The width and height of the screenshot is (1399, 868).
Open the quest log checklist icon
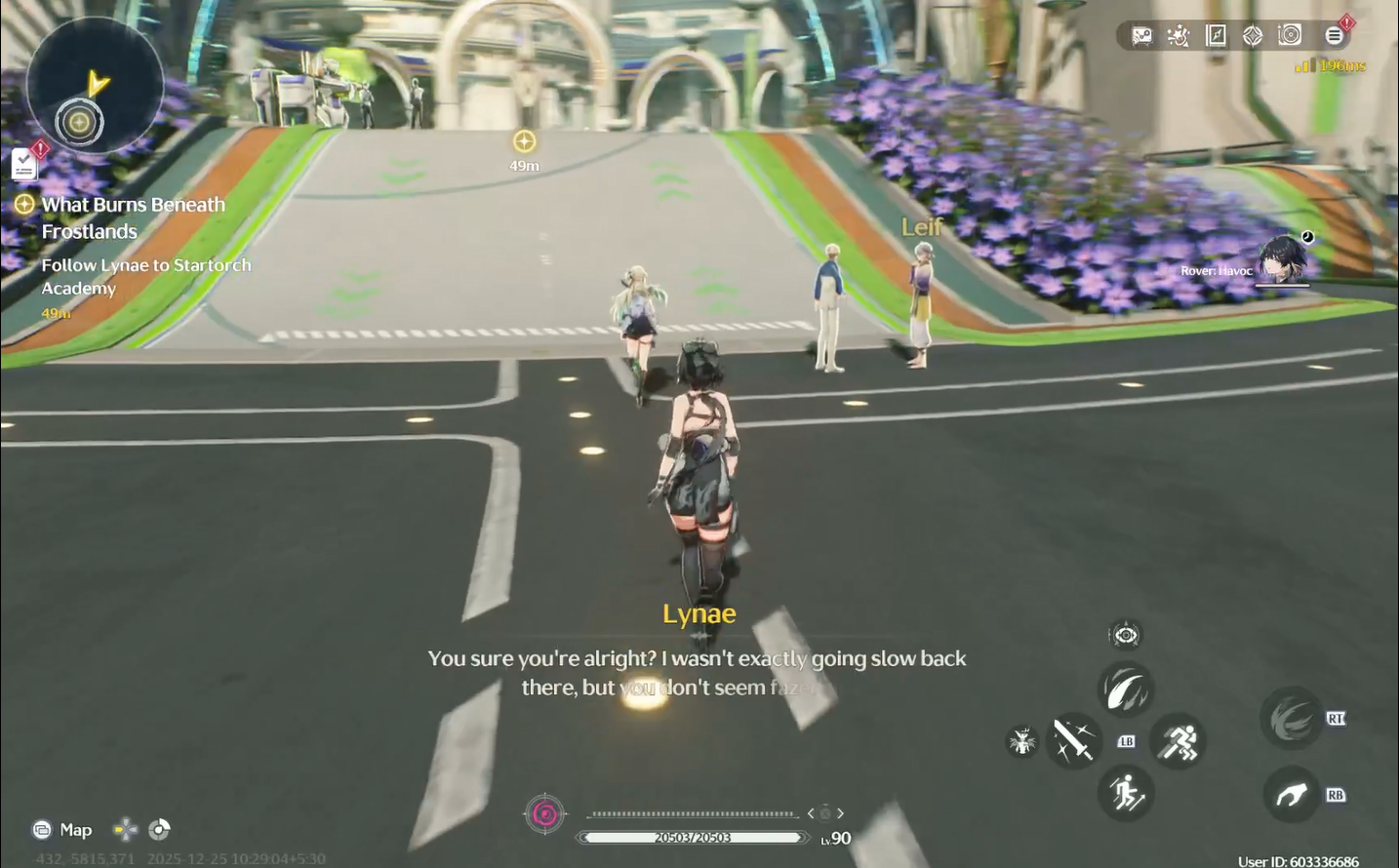(x=24, y=164)
